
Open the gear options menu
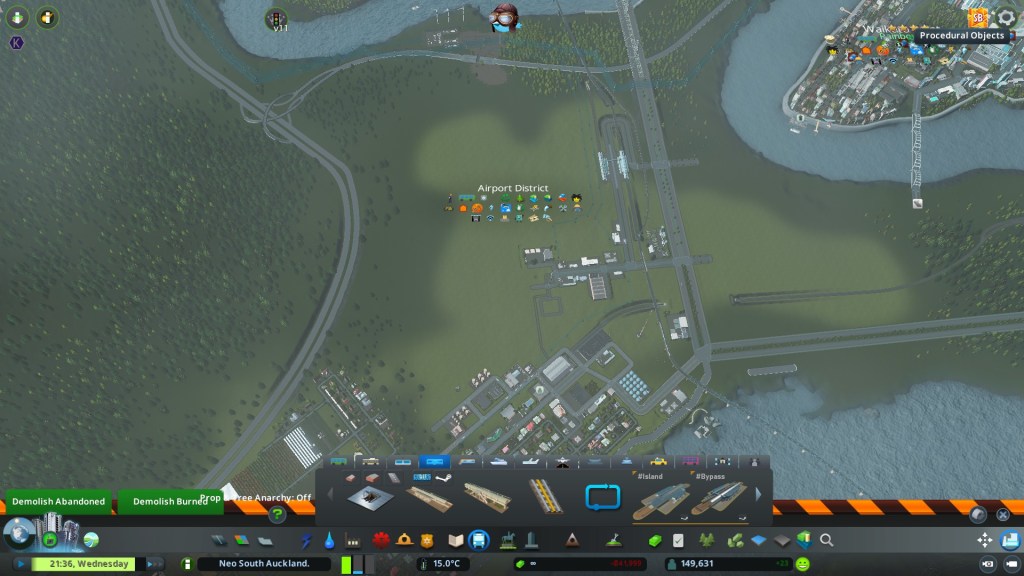(1006, 18)
